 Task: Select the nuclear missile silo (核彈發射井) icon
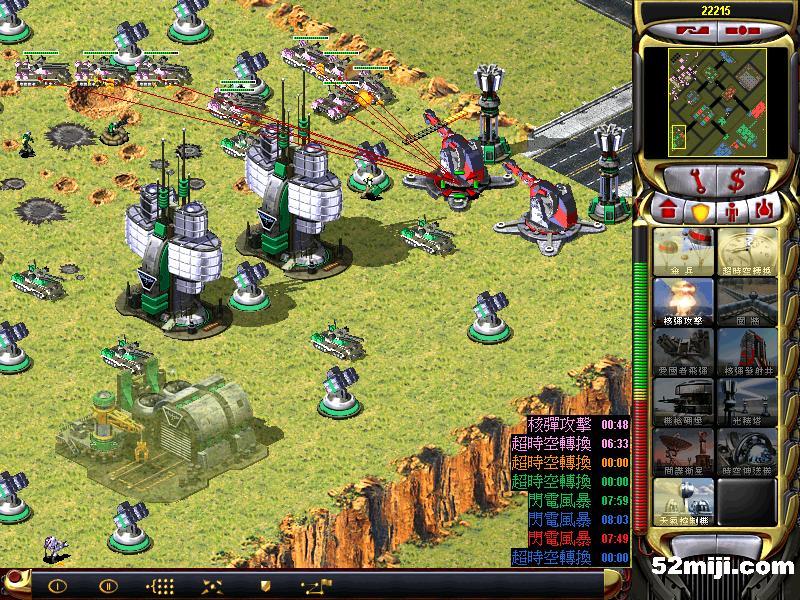(x=746, y=352)
